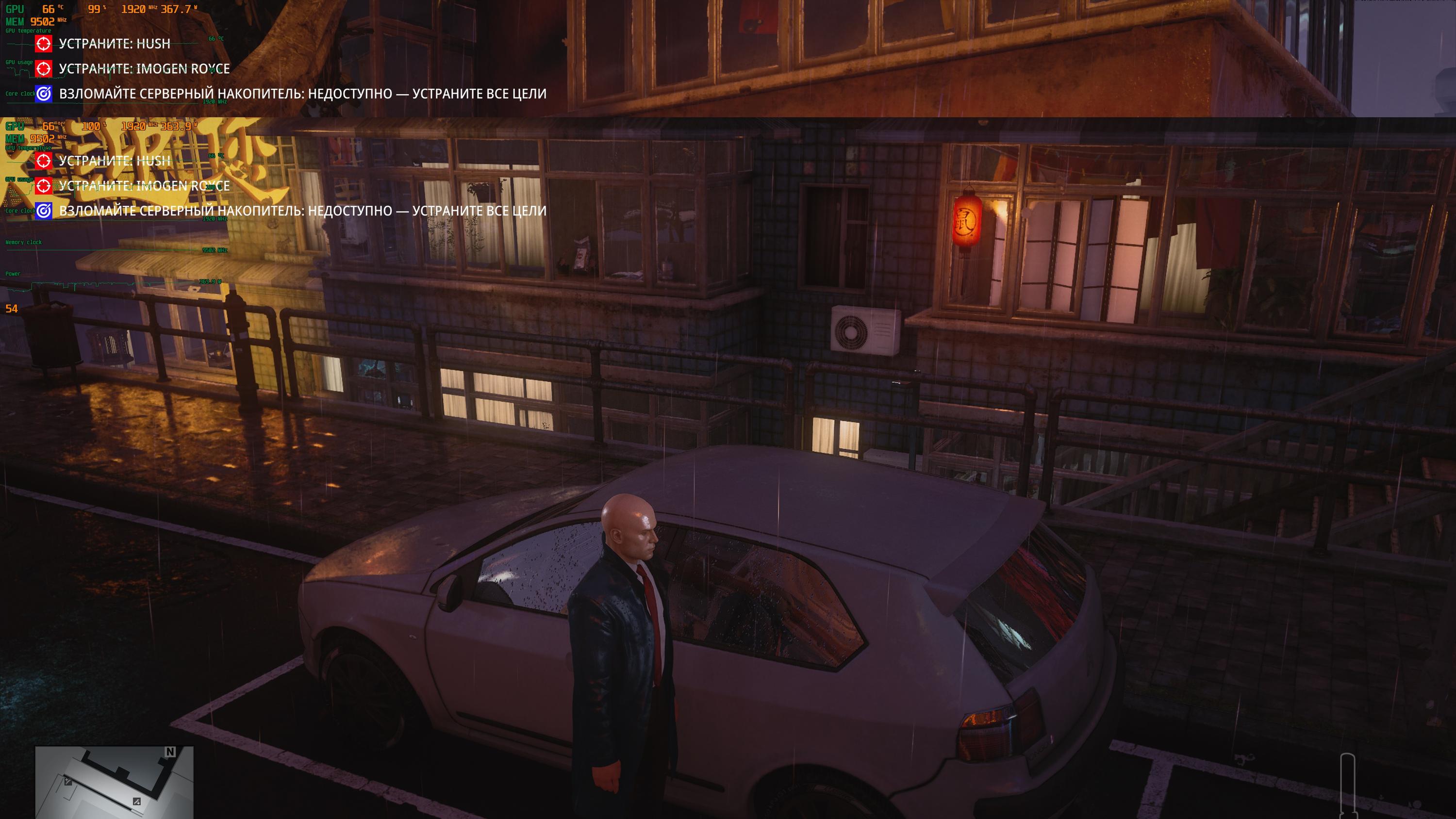1456x819 pixels.
Task: Select the stairs-down marker on the minimap
Action: click(x=137, y=802)
